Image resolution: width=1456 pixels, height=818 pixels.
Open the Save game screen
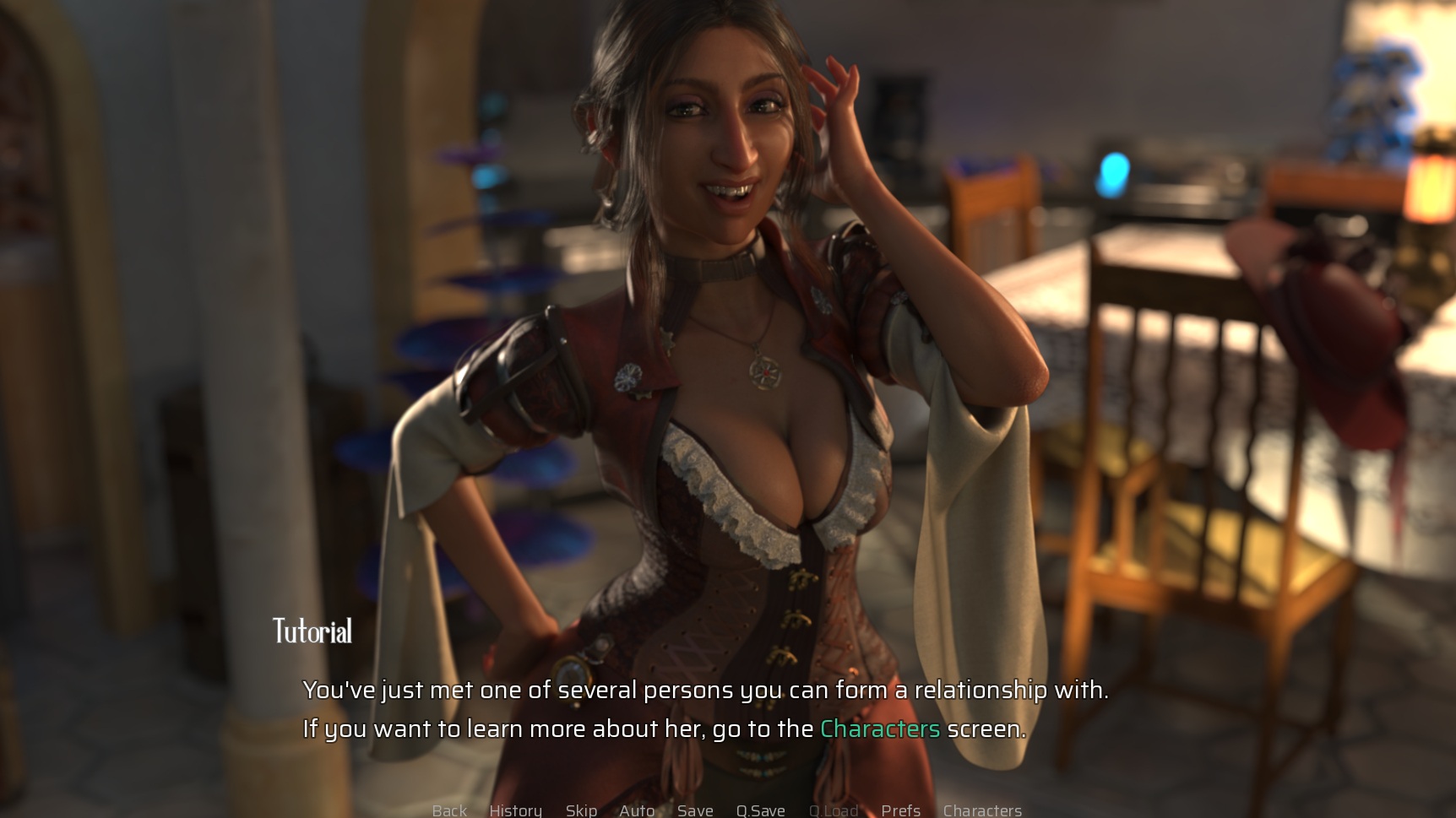[695, 810]
